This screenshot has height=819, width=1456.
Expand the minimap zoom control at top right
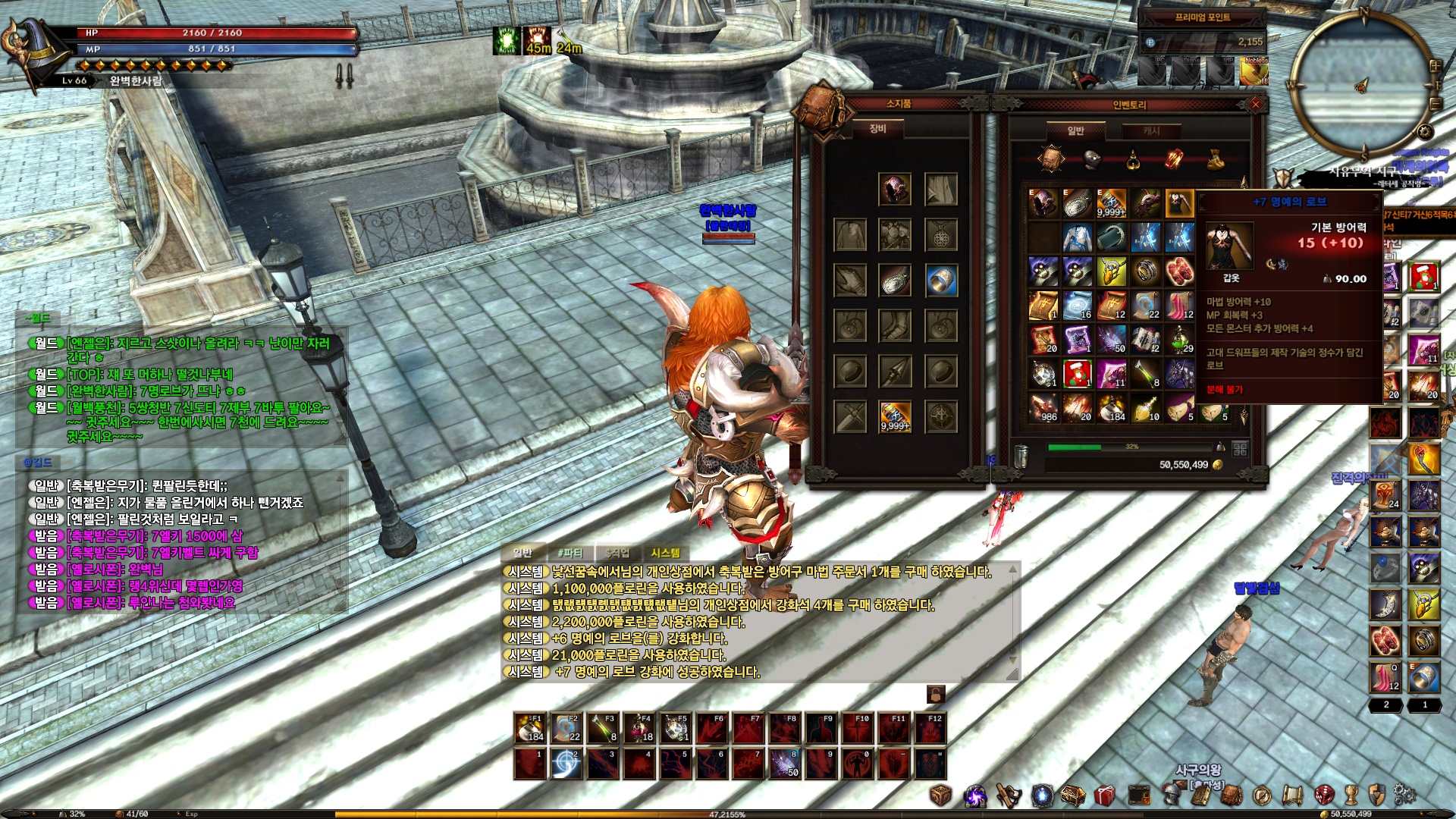[x=1436, y=65]
